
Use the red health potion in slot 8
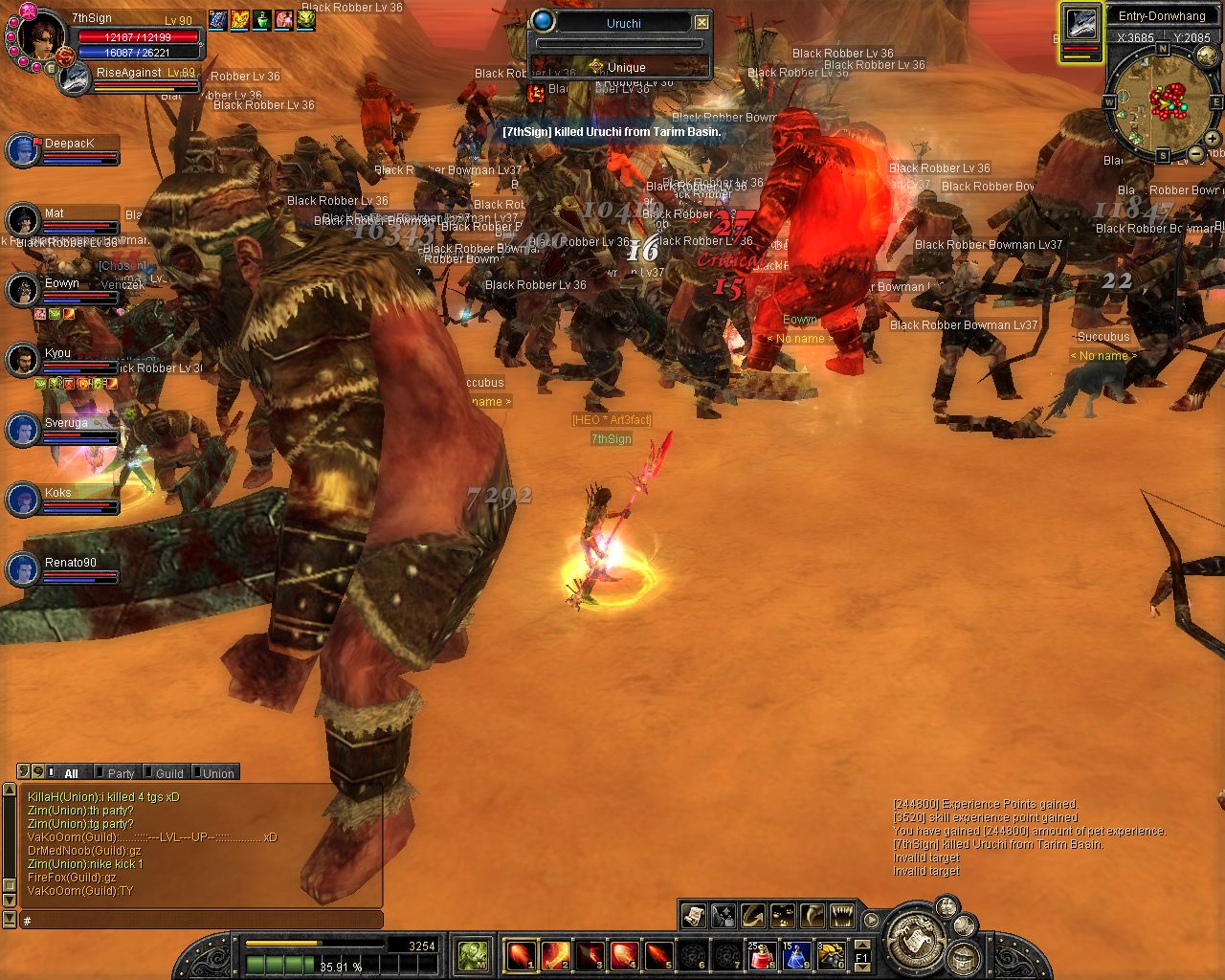(762, 955)
